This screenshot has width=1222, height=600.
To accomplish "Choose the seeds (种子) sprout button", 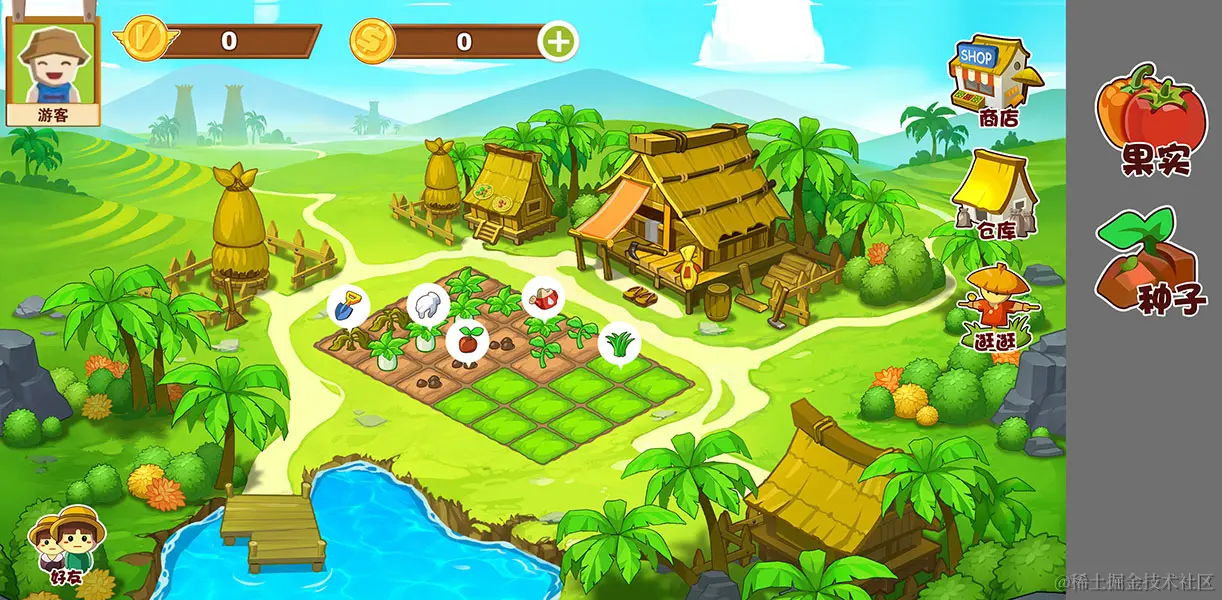I will pyautogui.click(x=1150, y=260).
